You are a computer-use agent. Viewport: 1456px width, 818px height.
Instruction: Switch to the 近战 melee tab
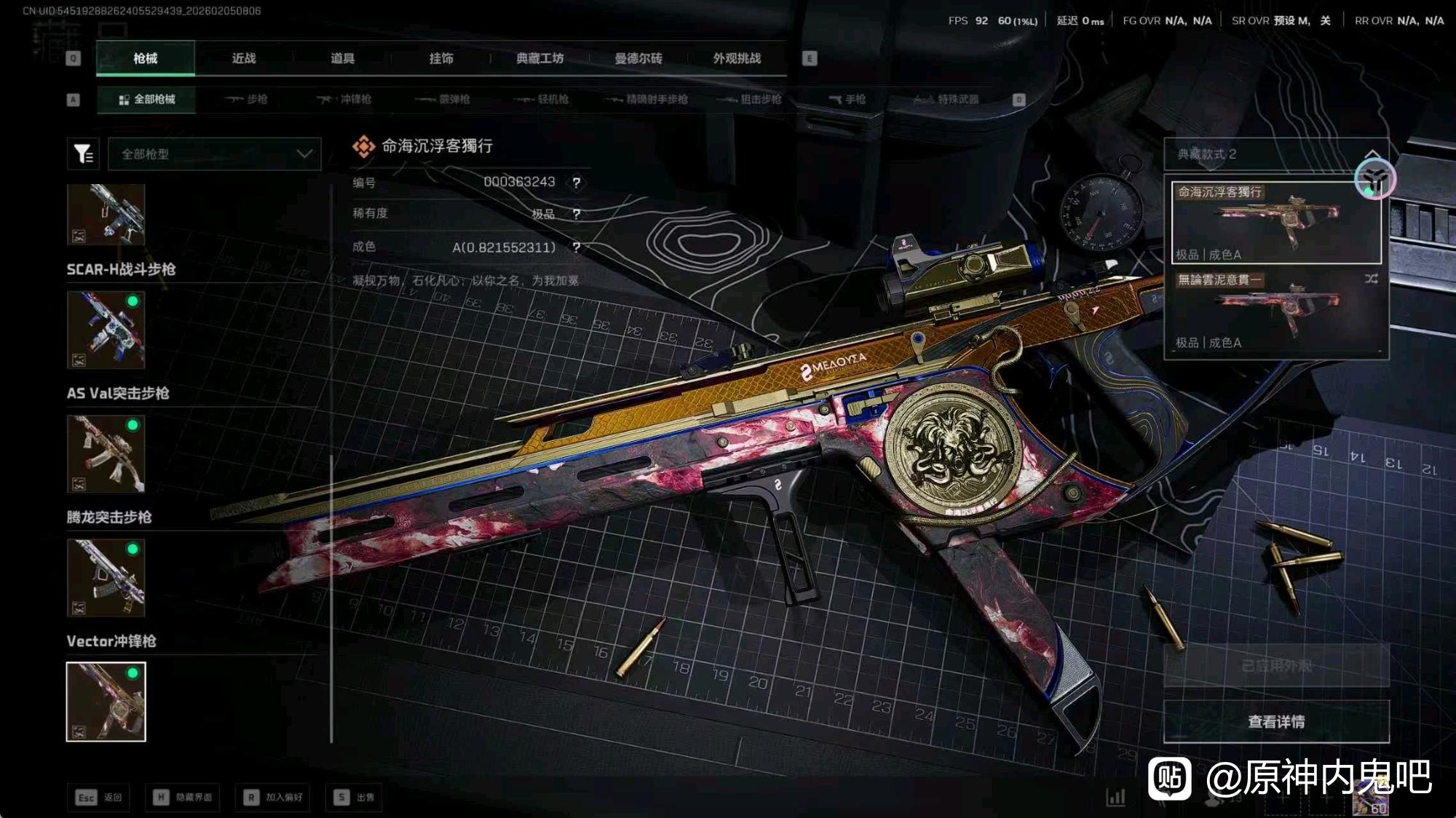point(244,58)
